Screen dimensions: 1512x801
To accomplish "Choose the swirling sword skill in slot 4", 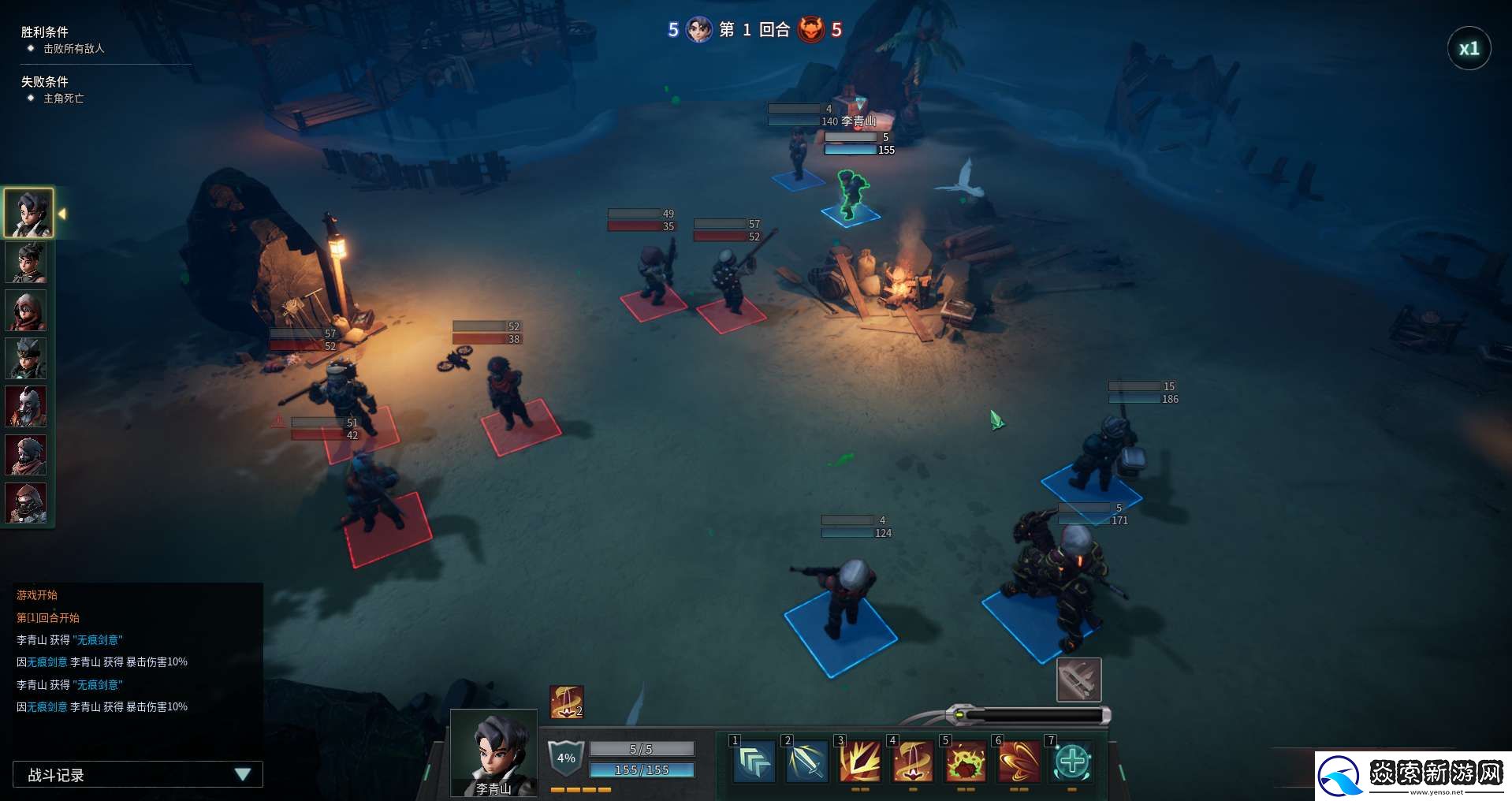I will coord(912,762).
